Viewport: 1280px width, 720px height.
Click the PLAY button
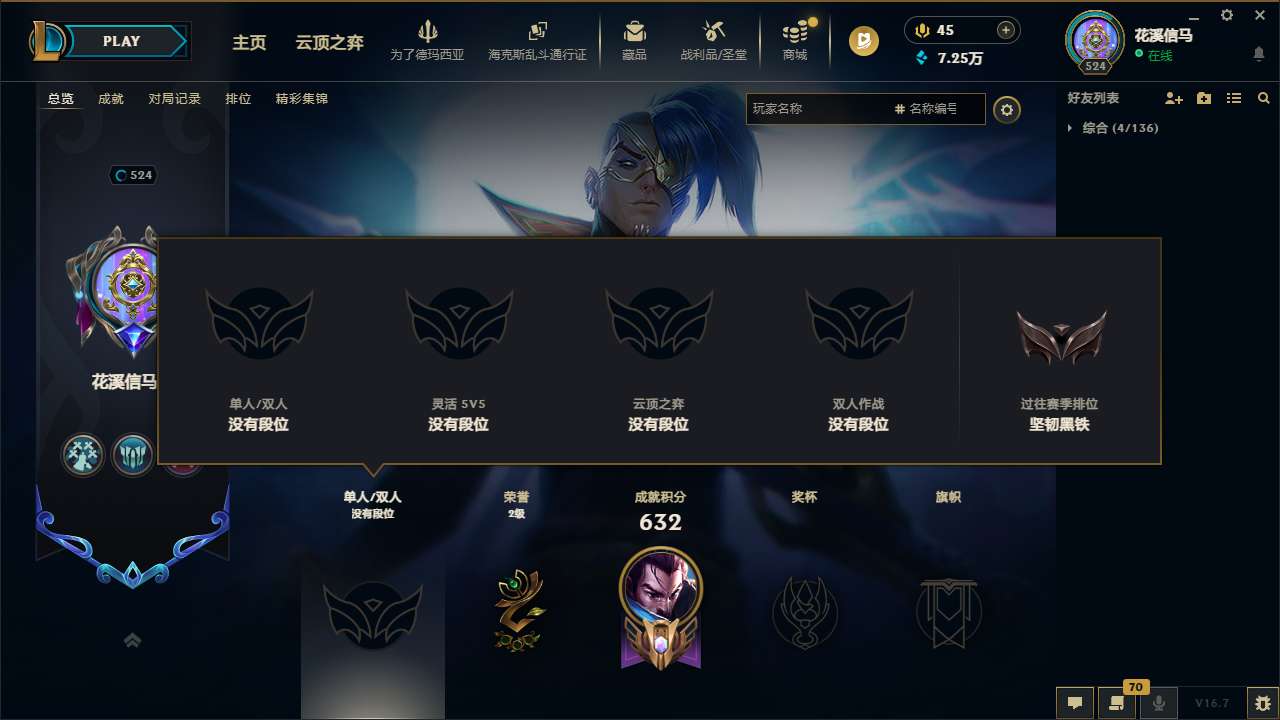[x=120, y=41]
